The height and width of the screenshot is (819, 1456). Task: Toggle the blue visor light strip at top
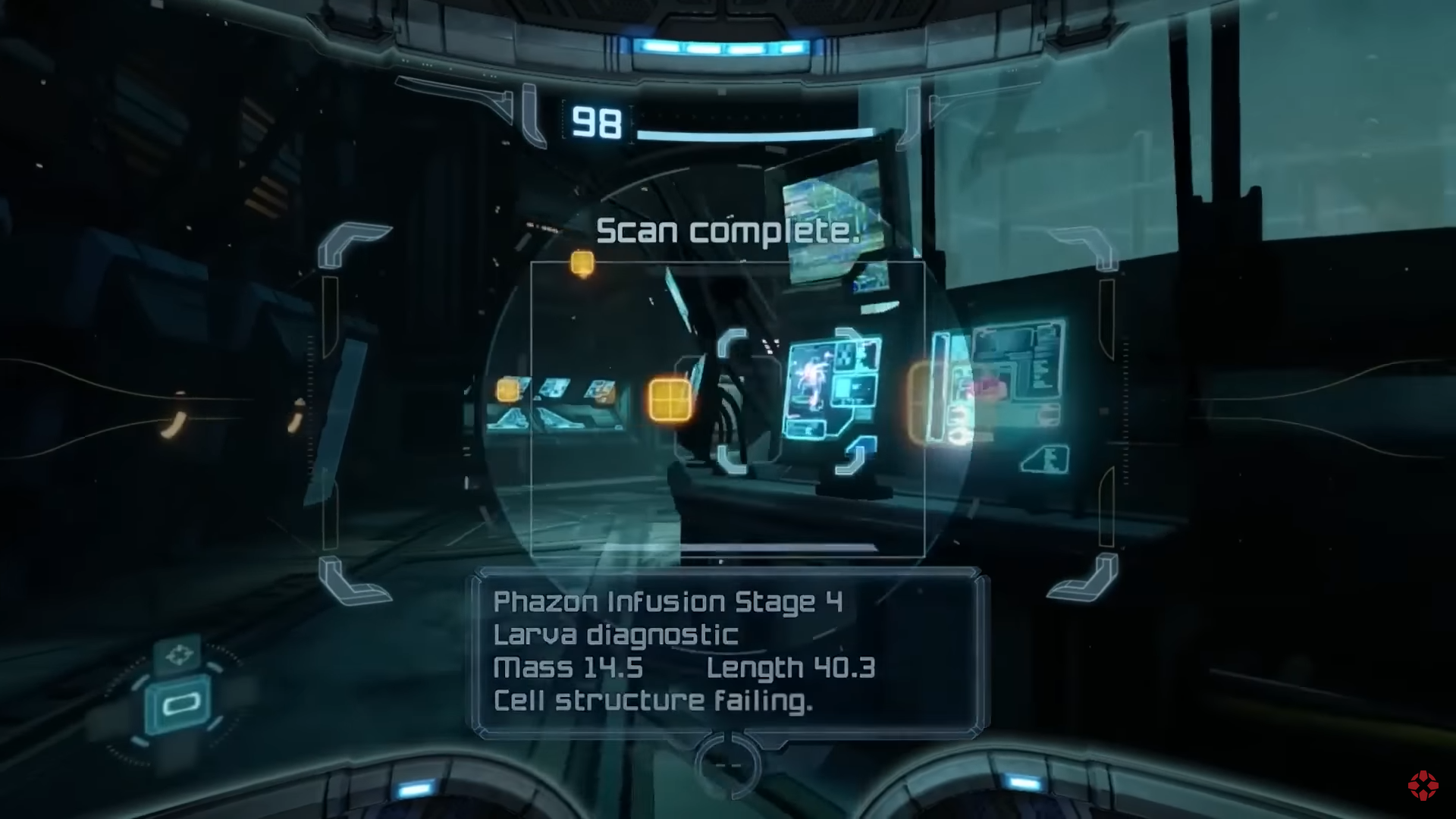[724, 45]
